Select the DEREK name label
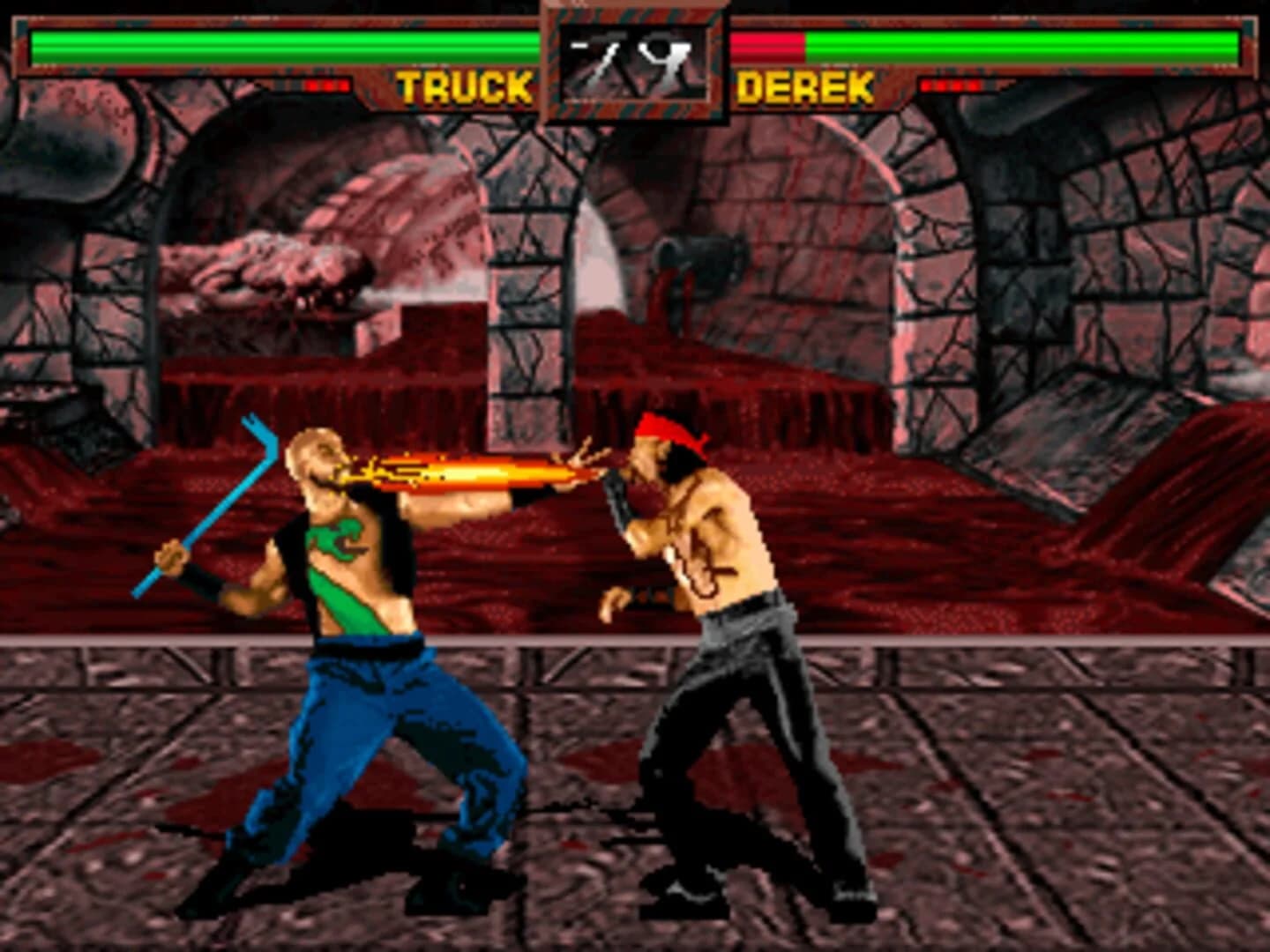This screenshot has height=952, width=1270. (806, 86)
